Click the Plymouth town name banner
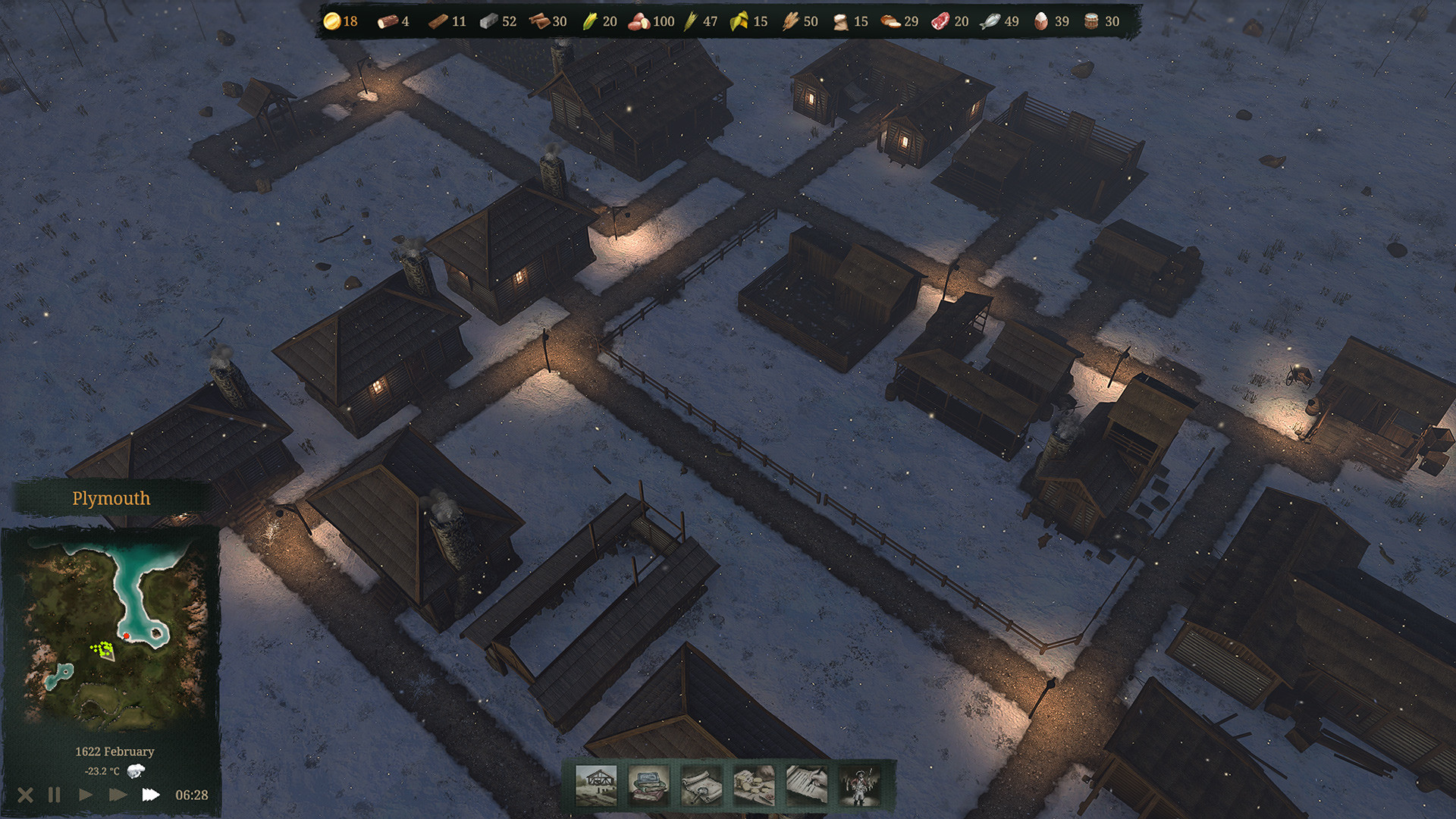The image size is (1456, 819). (x=111, y=498)
